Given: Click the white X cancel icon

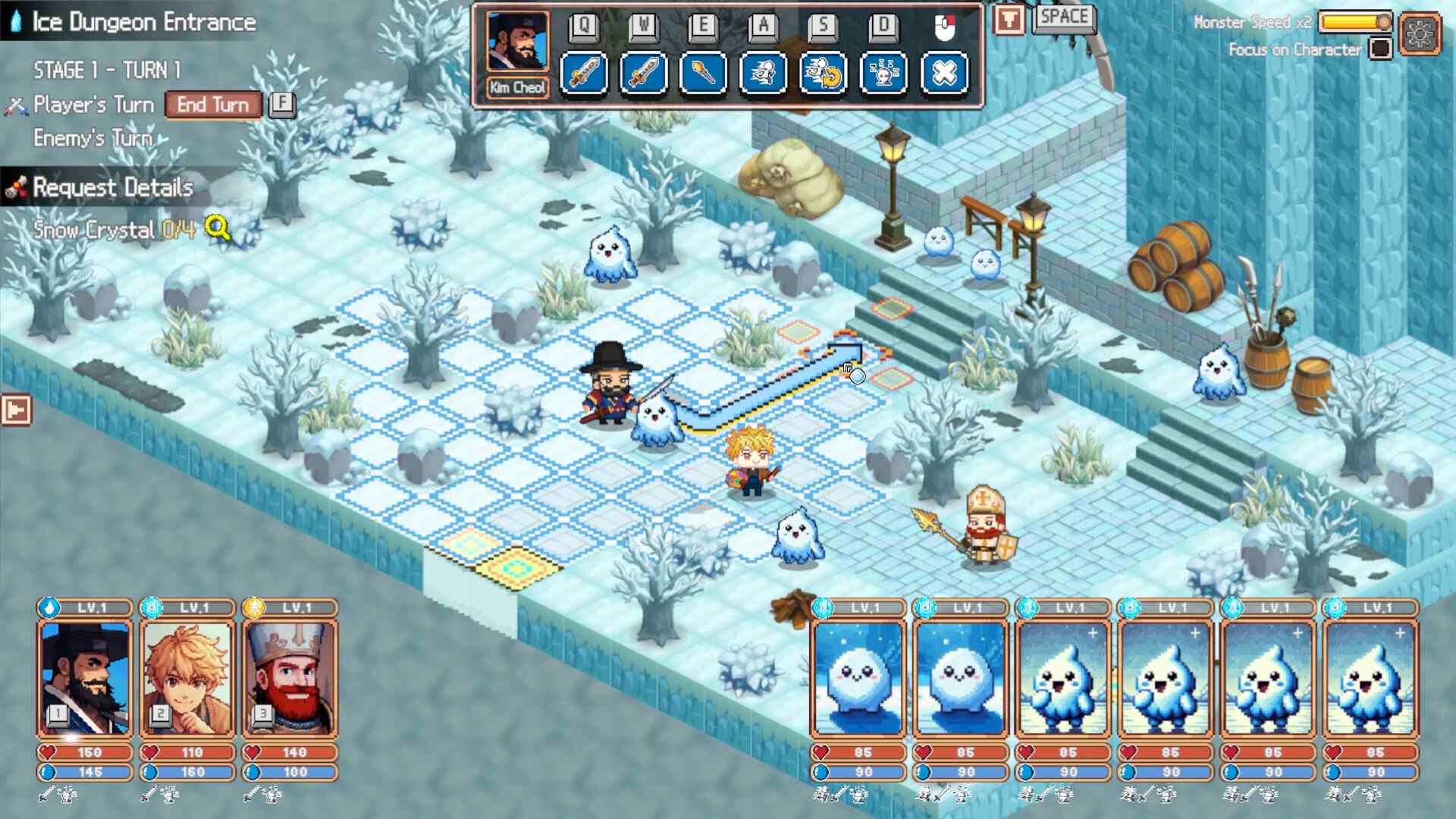Looking at the screenshot, I should pyautogui.click(x=944, y=74).
